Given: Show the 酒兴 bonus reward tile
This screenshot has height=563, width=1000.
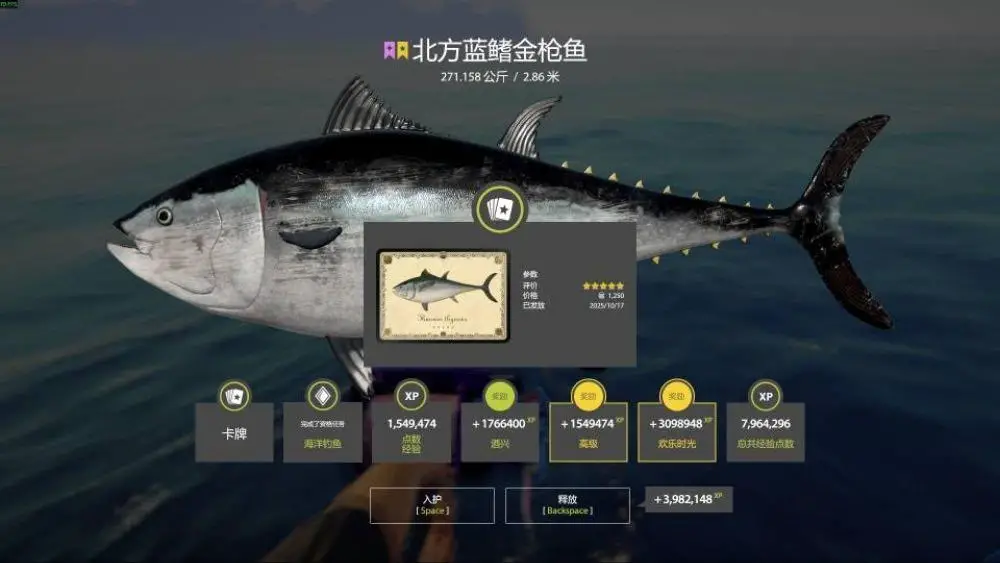Looking at the screenshot, I should tap(499, 432).
